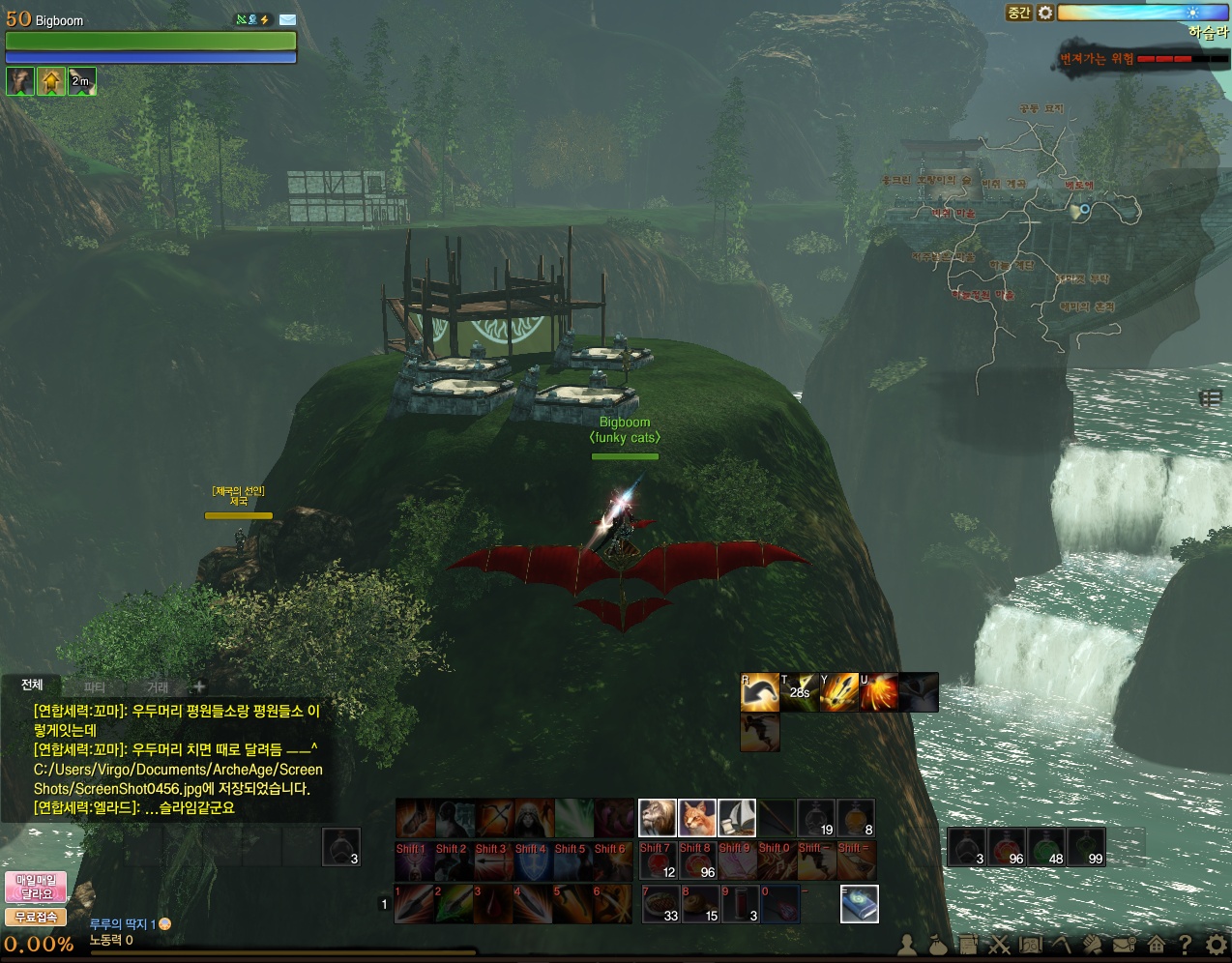Image resolution: width=1232 pixels, height=963 pixels.
Task: Switch to the 거래 chat tab
Action: (158, 686)
